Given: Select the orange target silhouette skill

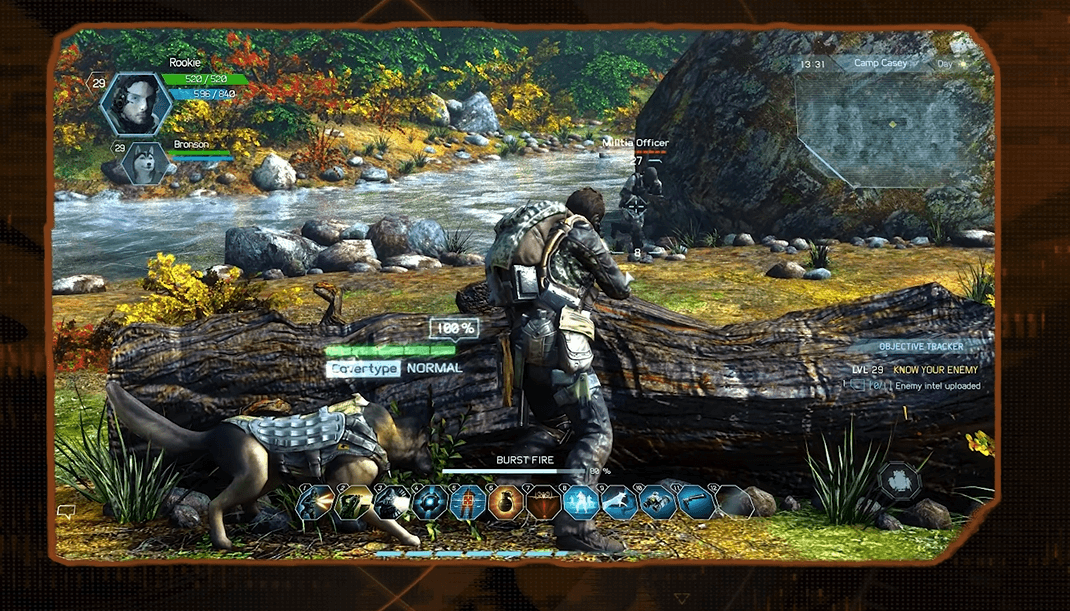Looking at the screenshot, I should click(467, 501).
